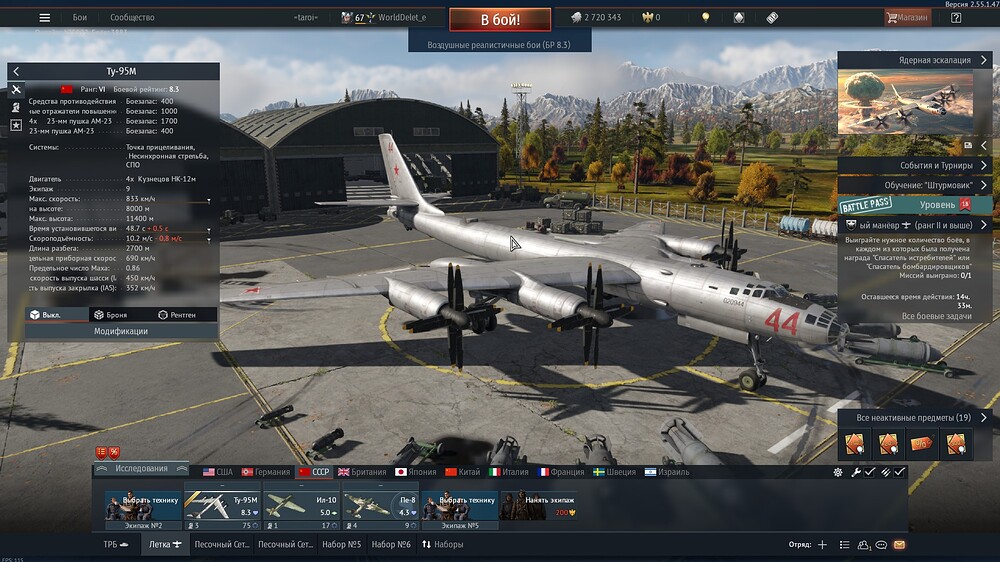
Task: Open the Battle Pass level panel
Action: coord(914,204)
